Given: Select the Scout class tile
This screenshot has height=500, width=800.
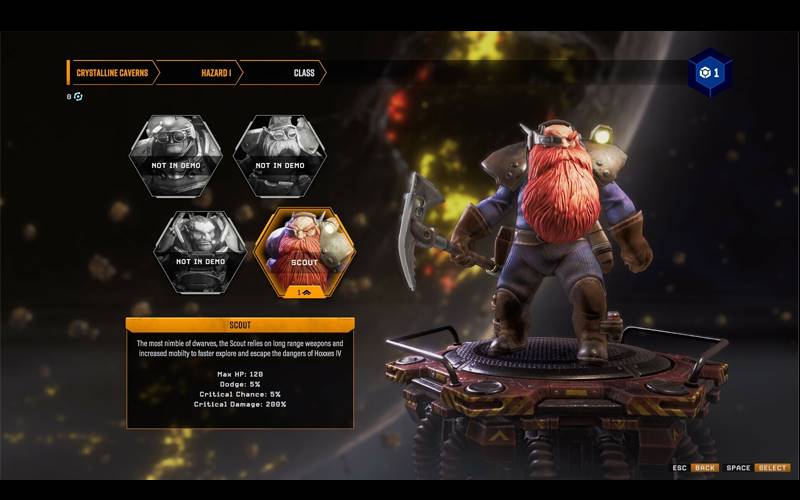Looking at the screenshot, I should 304,250.
